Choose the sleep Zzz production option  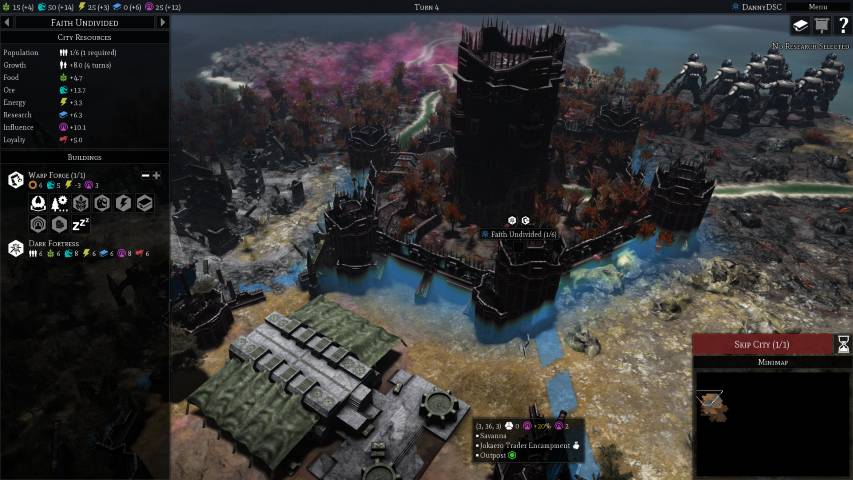click(81, 224)
